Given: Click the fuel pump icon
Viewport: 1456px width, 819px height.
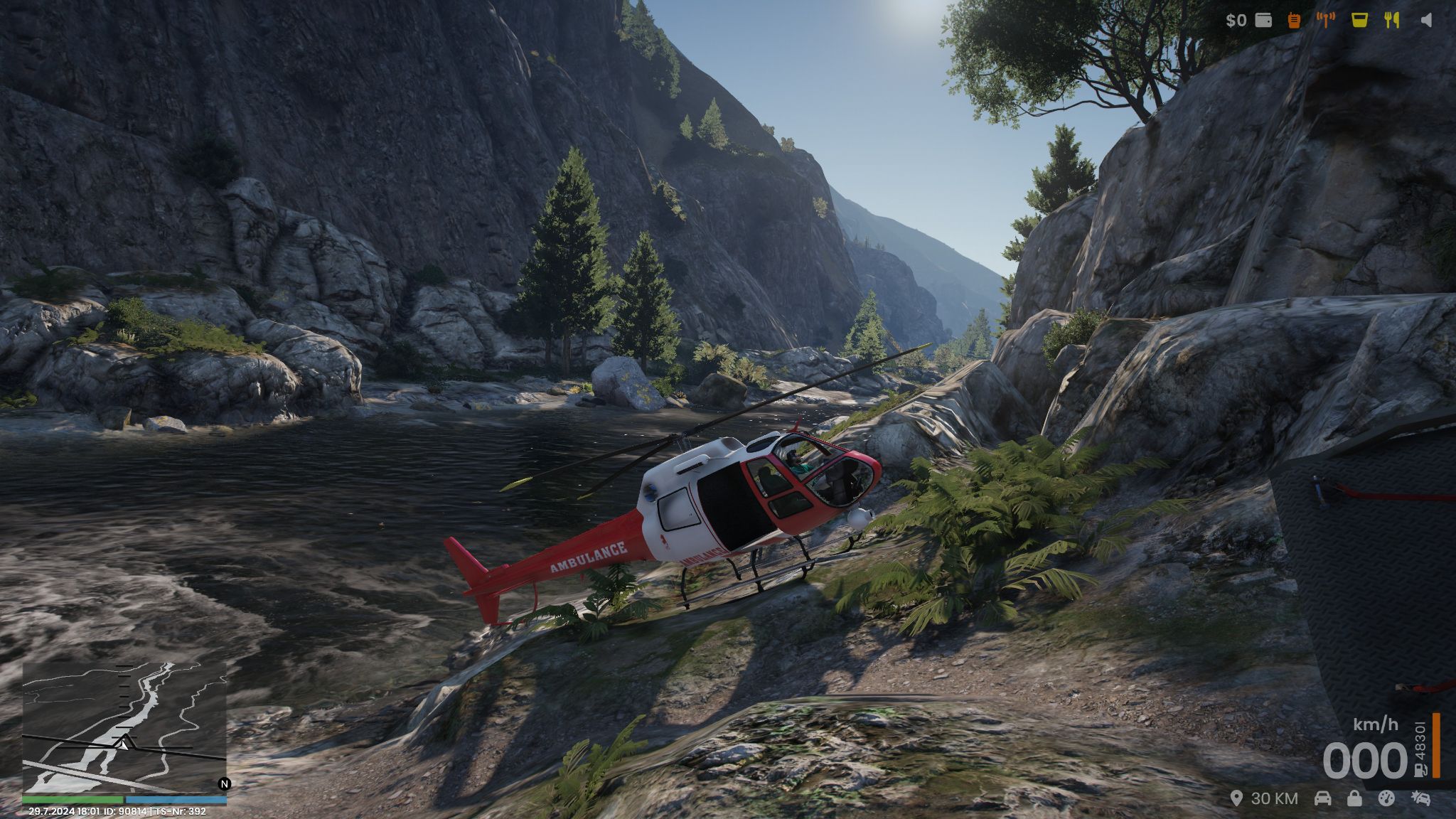Looking at the screenshot, I should coord(1420,769).
